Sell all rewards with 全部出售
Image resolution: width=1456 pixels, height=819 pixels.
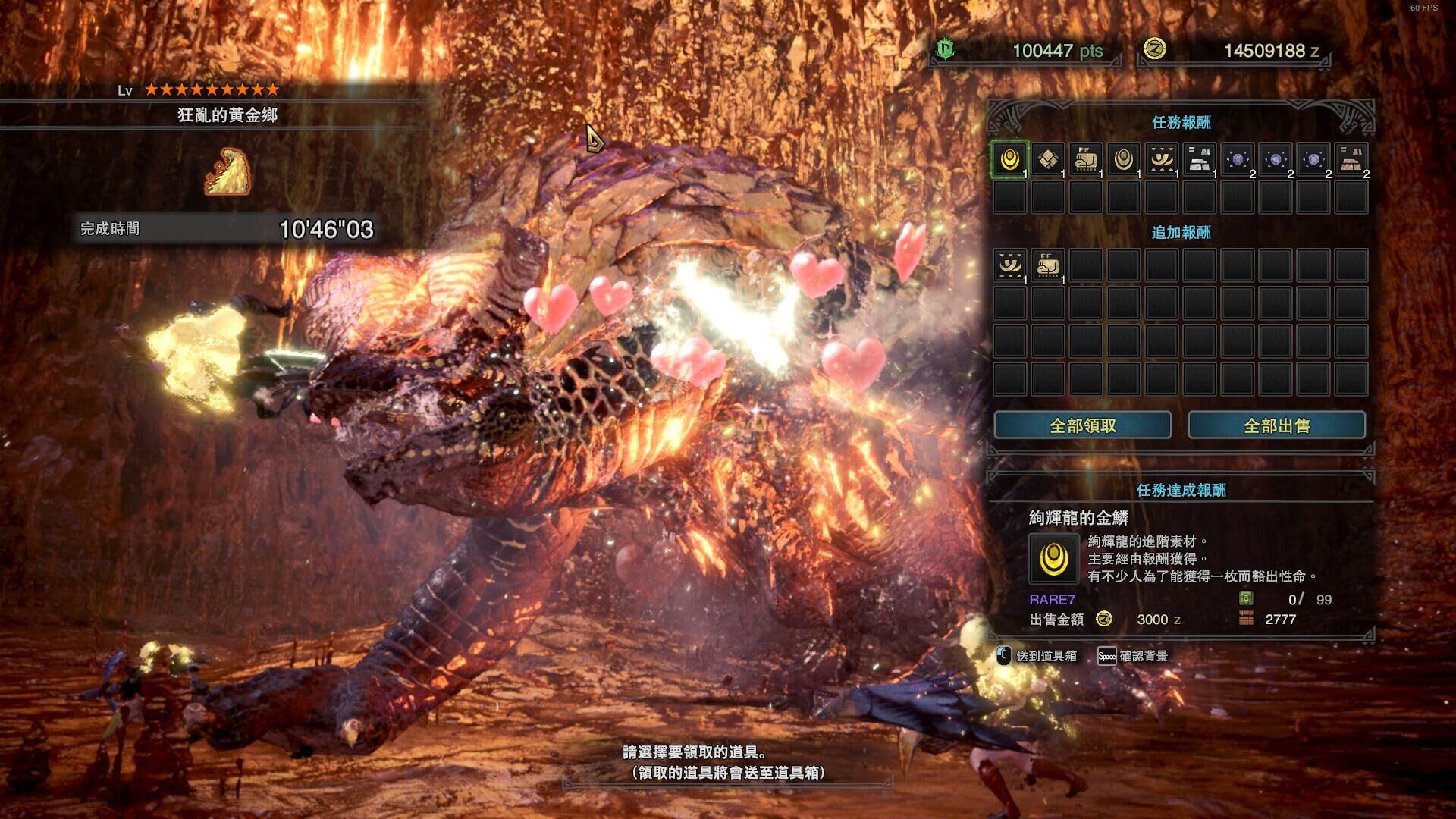coord(1276,425)
